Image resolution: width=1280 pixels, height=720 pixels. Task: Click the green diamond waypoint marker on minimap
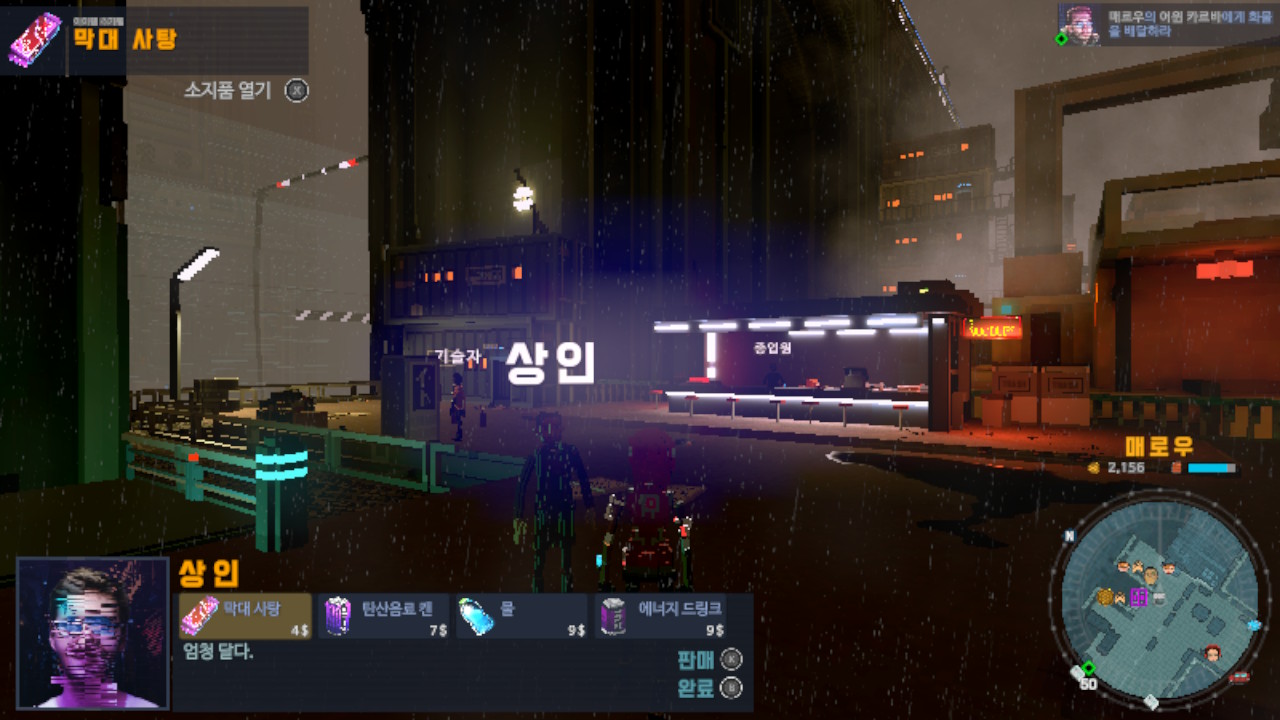[1088, 668]
